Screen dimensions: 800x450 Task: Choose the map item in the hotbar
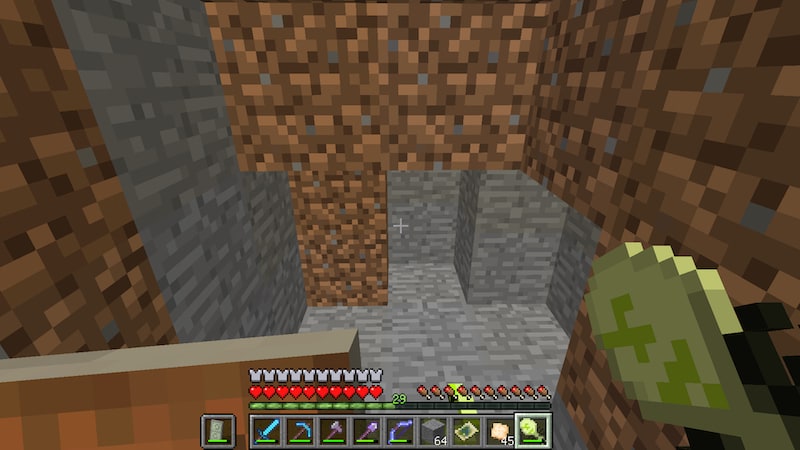point(465,430)
